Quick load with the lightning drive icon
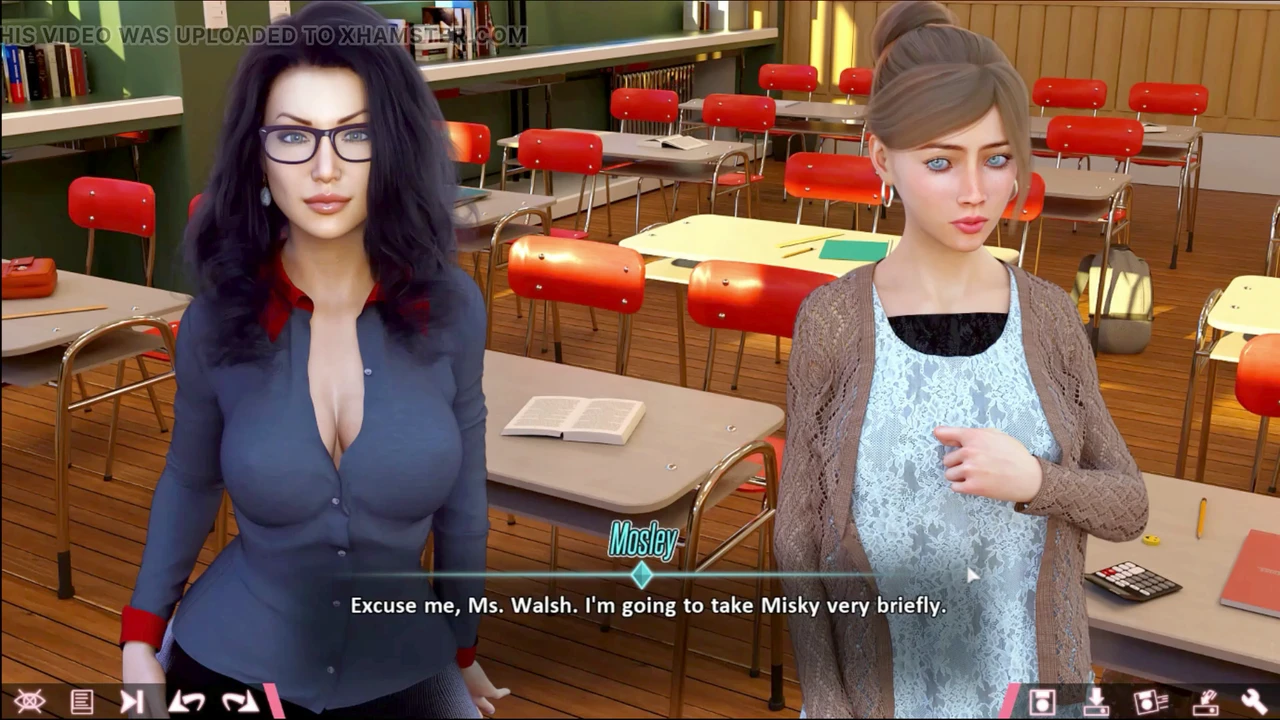The image size is (1280, 720). (1205, 701)
